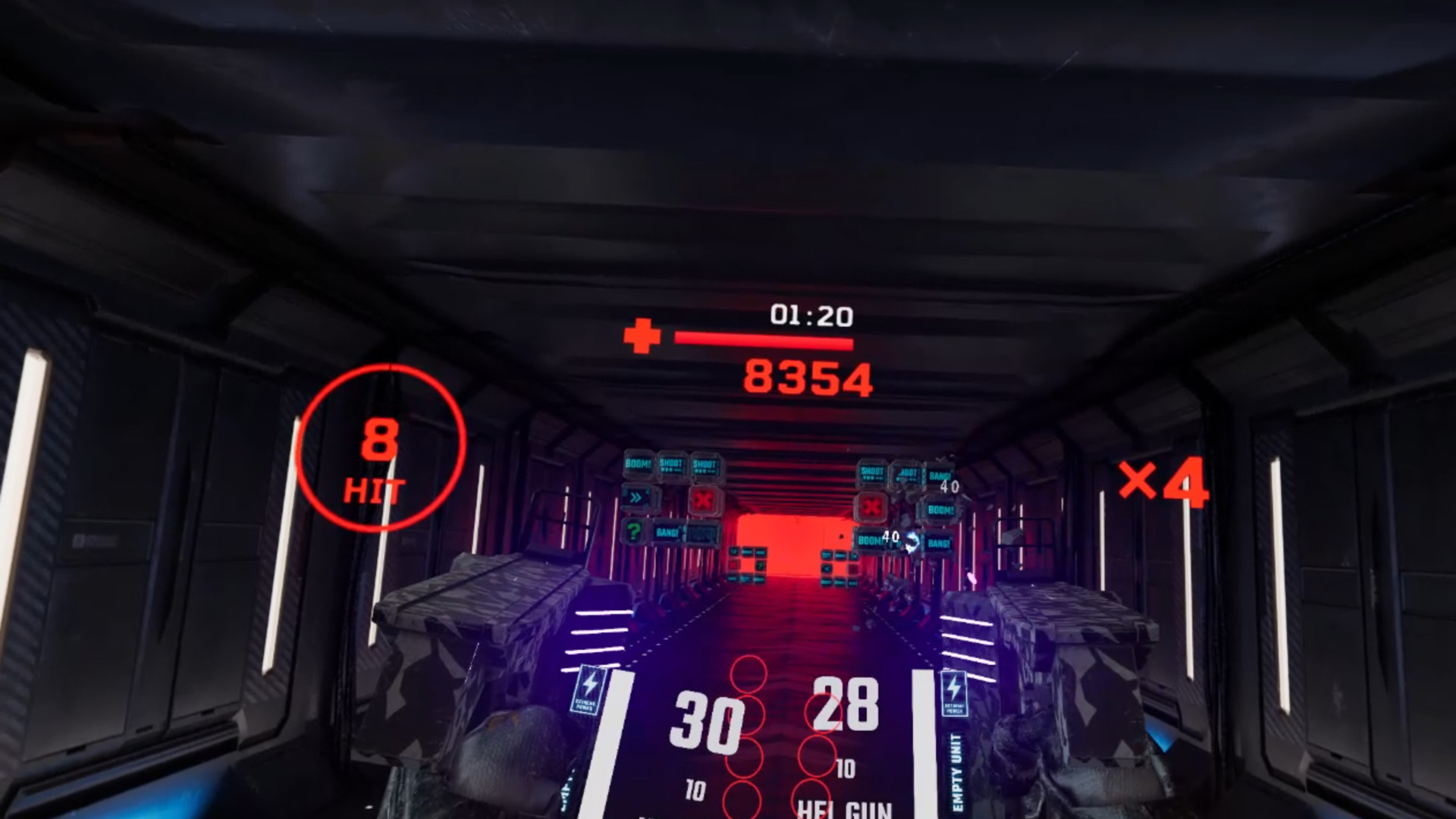Shoot the top SHOOT target on the right rack
Viewport: 1456px width, 819px height.
[x=871, y=472]
